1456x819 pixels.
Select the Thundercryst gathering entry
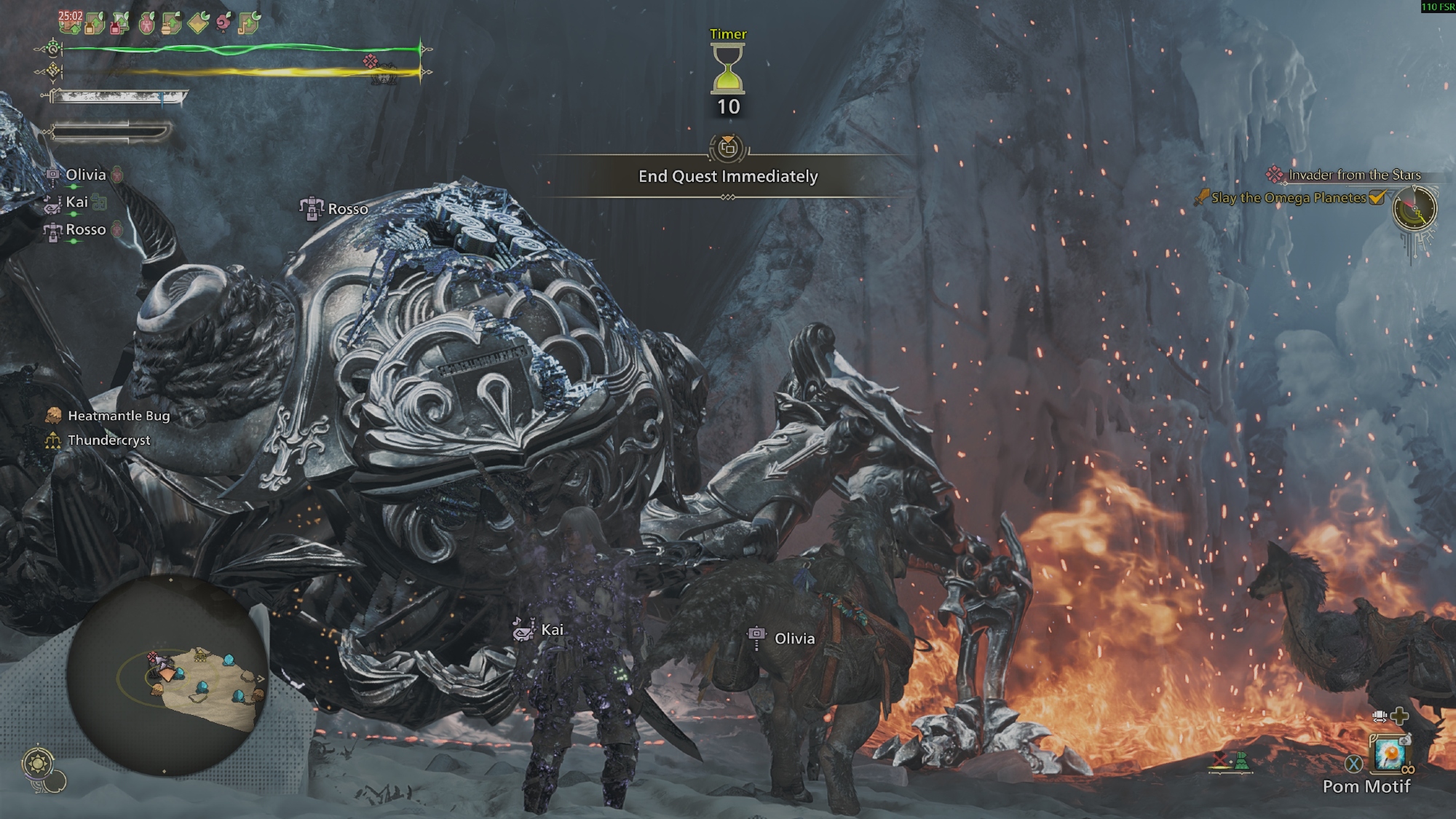(108, 440)
